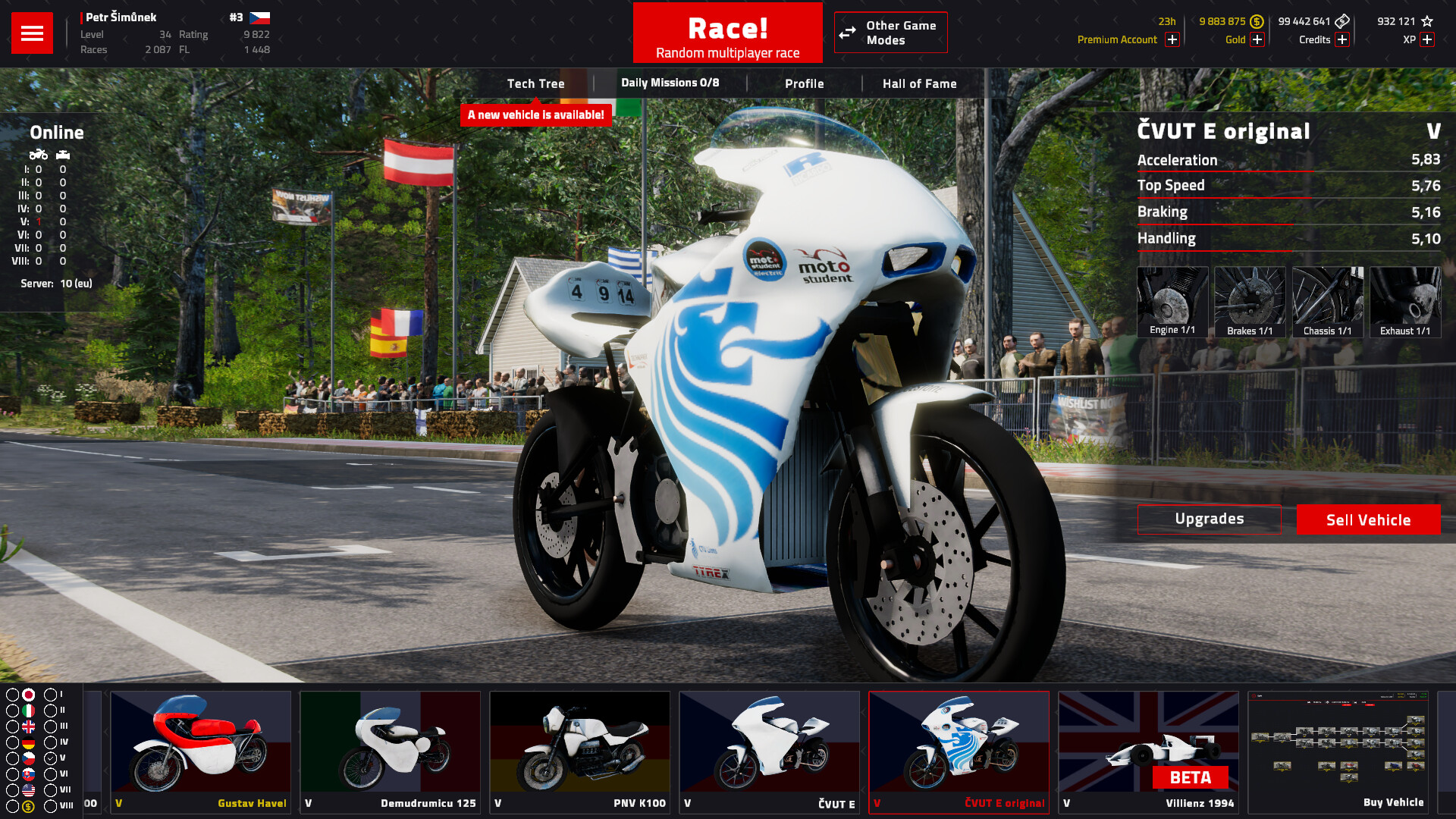The image size is (1456, 819).
Task: Open the Engine 1/1 upgrade icon
Action: (x=1172, y=302)
